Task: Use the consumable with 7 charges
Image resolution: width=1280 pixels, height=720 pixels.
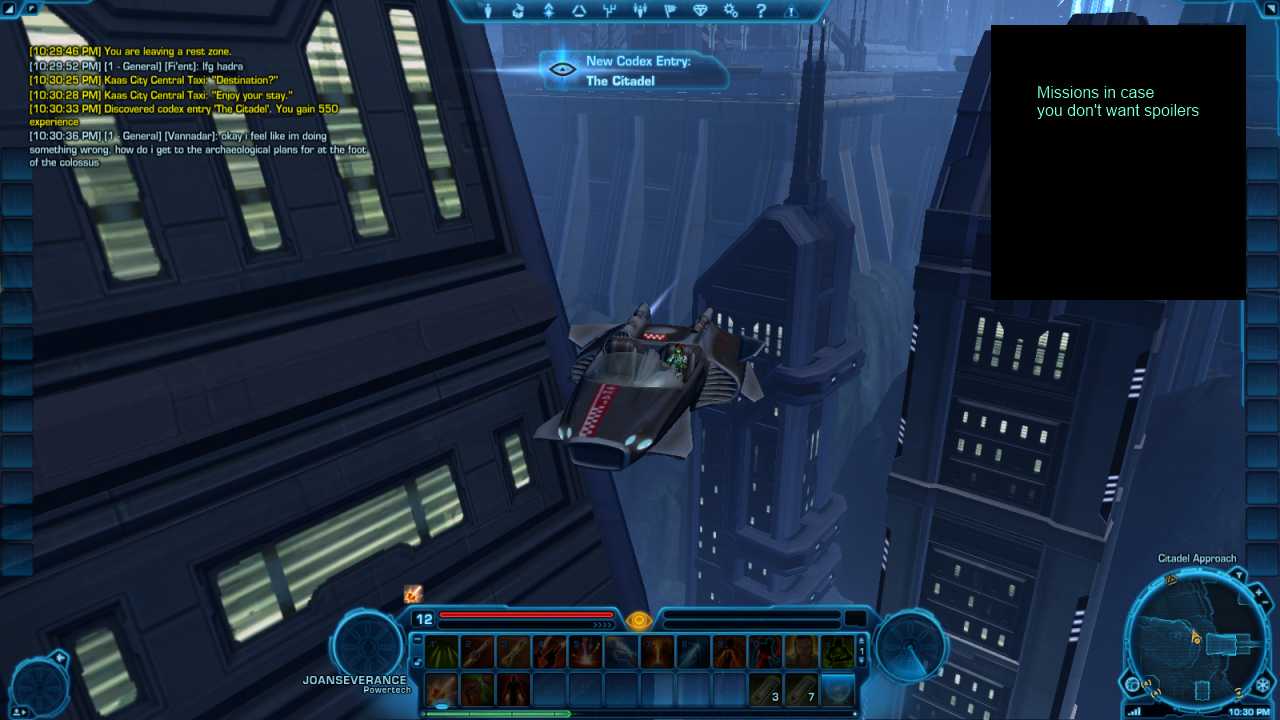Action: pyautogui.click(x=802, y=689)
